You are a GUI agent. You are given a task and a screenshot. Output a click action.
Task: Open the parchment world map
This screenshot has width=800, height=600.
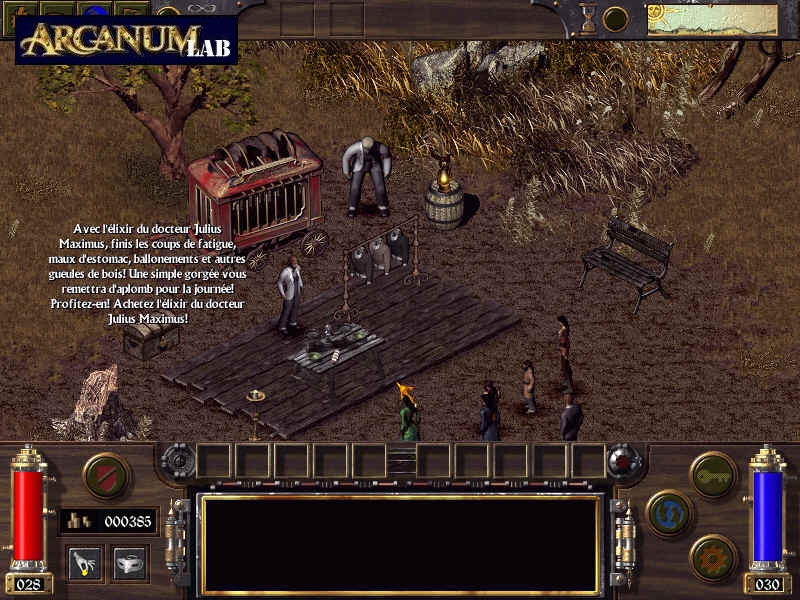[712, 19]
